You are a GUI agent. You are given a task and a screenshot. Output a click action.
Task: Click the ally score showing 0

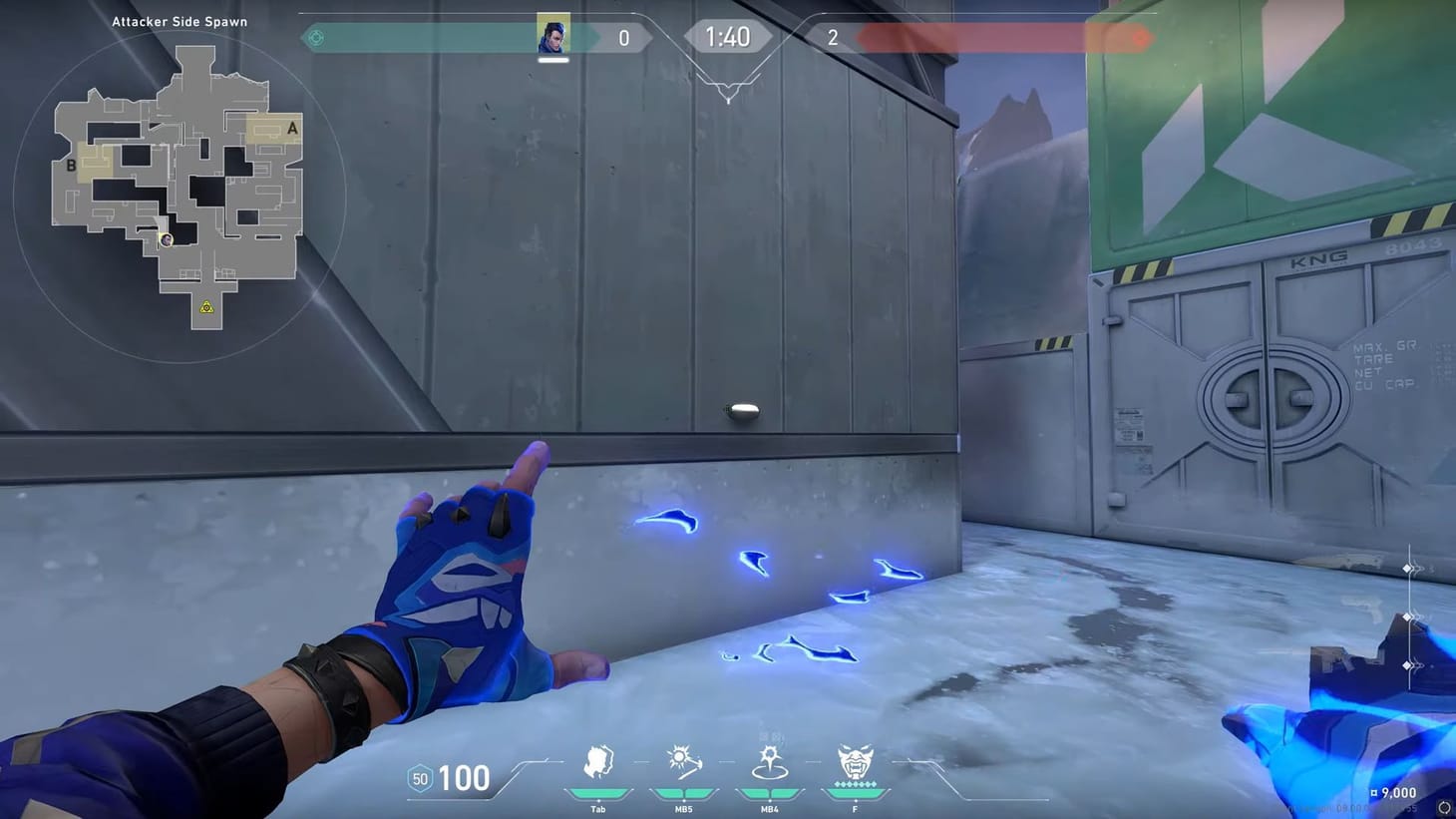(x=624, y=37)
